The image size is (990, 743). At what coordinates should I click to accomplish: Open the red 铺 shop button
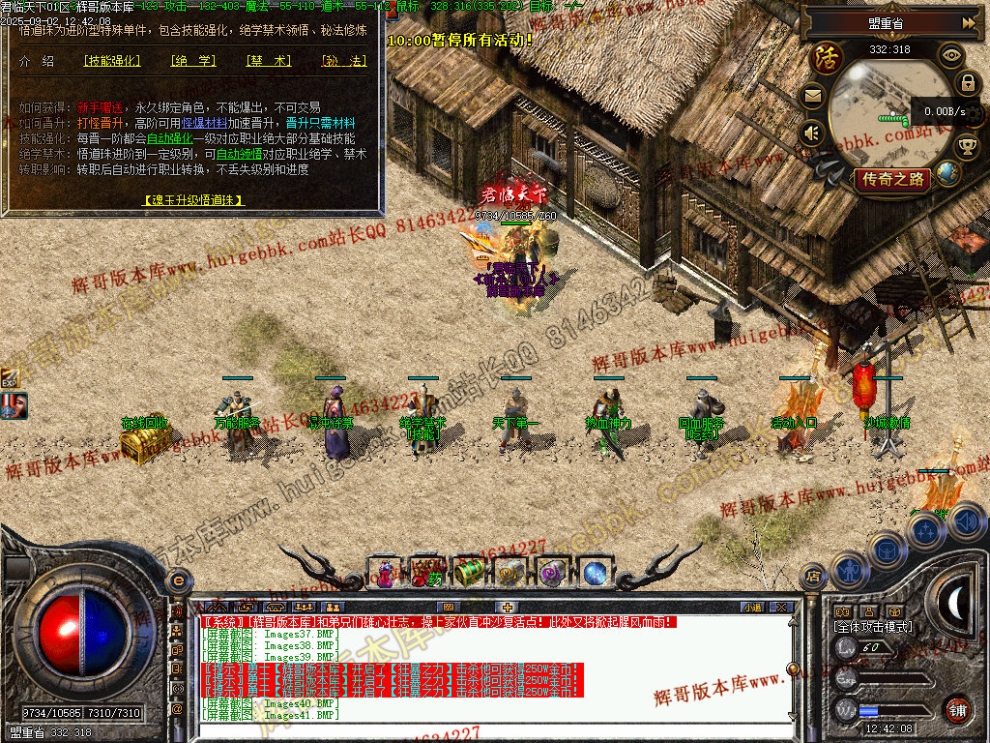(957, 708)
